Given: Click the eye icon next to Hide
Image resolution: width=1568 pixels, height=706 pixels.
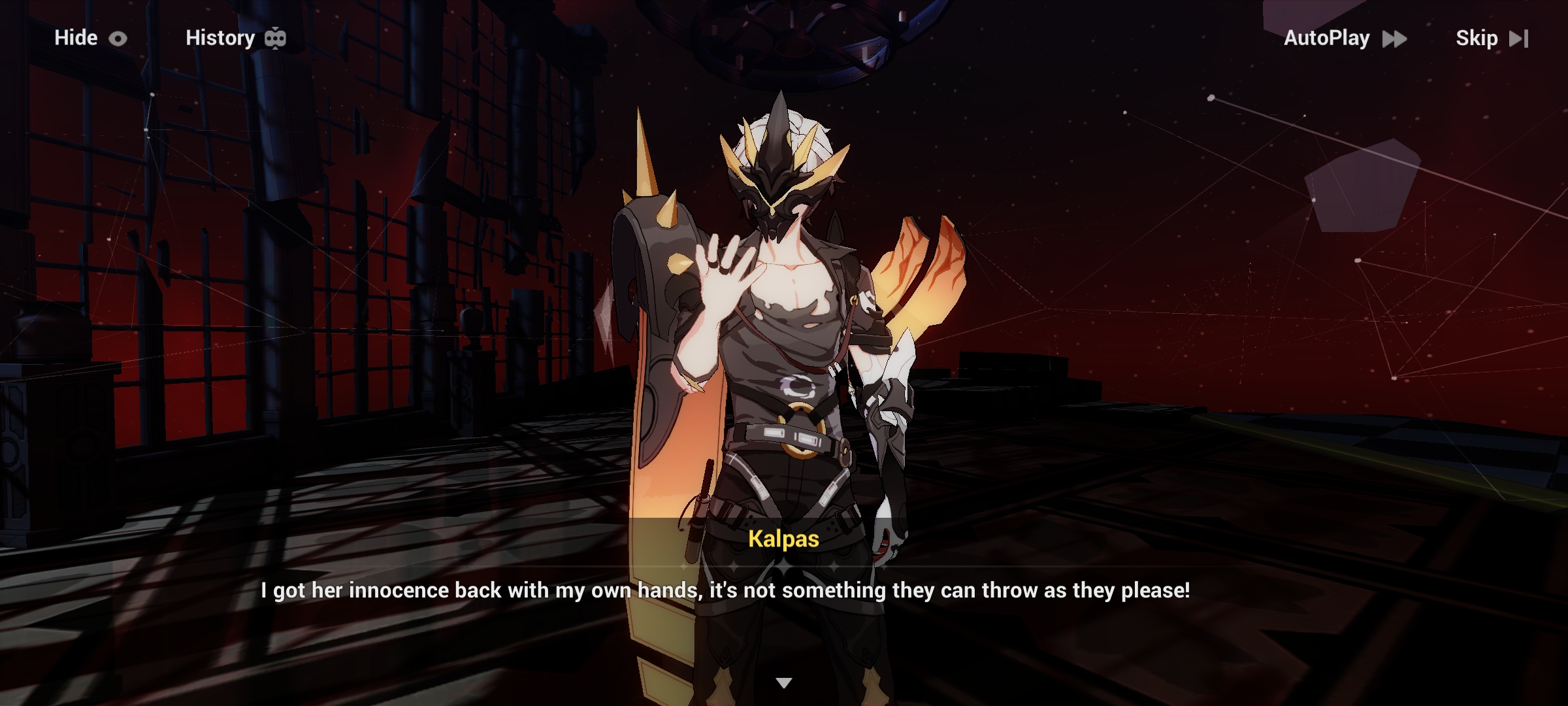Looking at the screenshot, I should [x=118, y=38].
